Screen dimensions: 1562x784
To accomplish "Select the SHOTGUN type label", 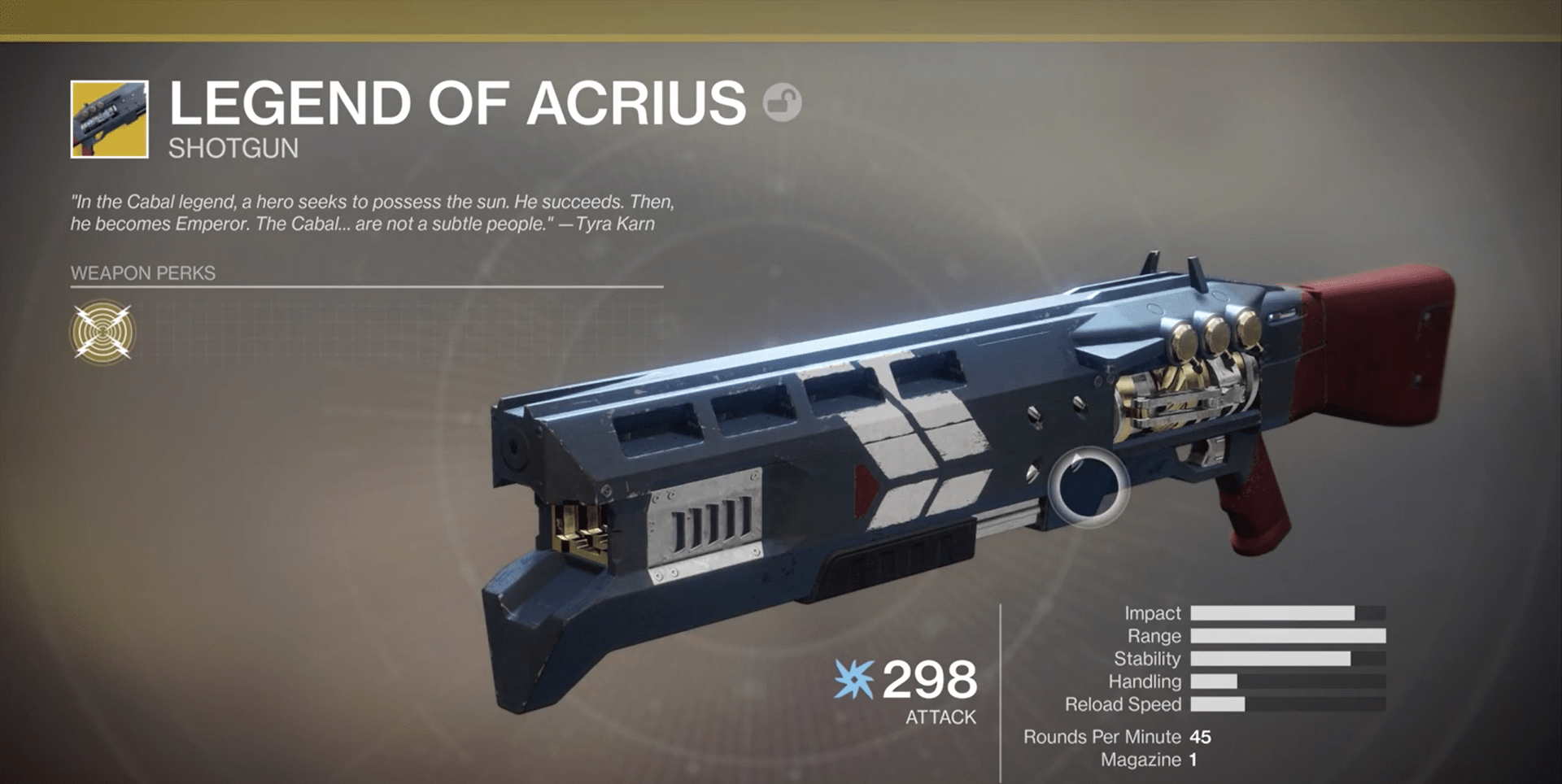I will coord(232,149).
